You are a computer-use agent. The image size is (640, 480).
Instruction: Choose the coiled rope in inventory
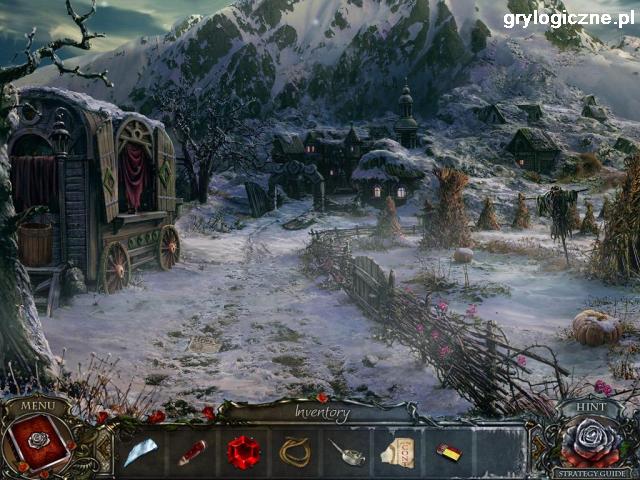(x=294, y=451)
